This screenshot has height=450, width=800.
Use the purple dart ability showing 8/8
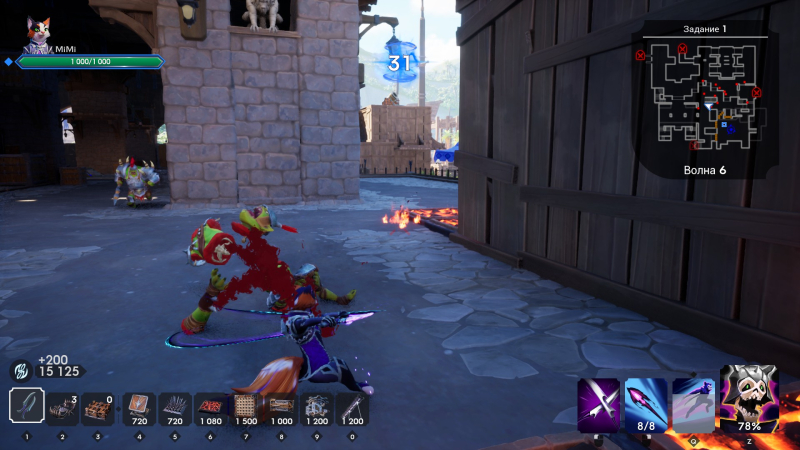coord(646,402)
